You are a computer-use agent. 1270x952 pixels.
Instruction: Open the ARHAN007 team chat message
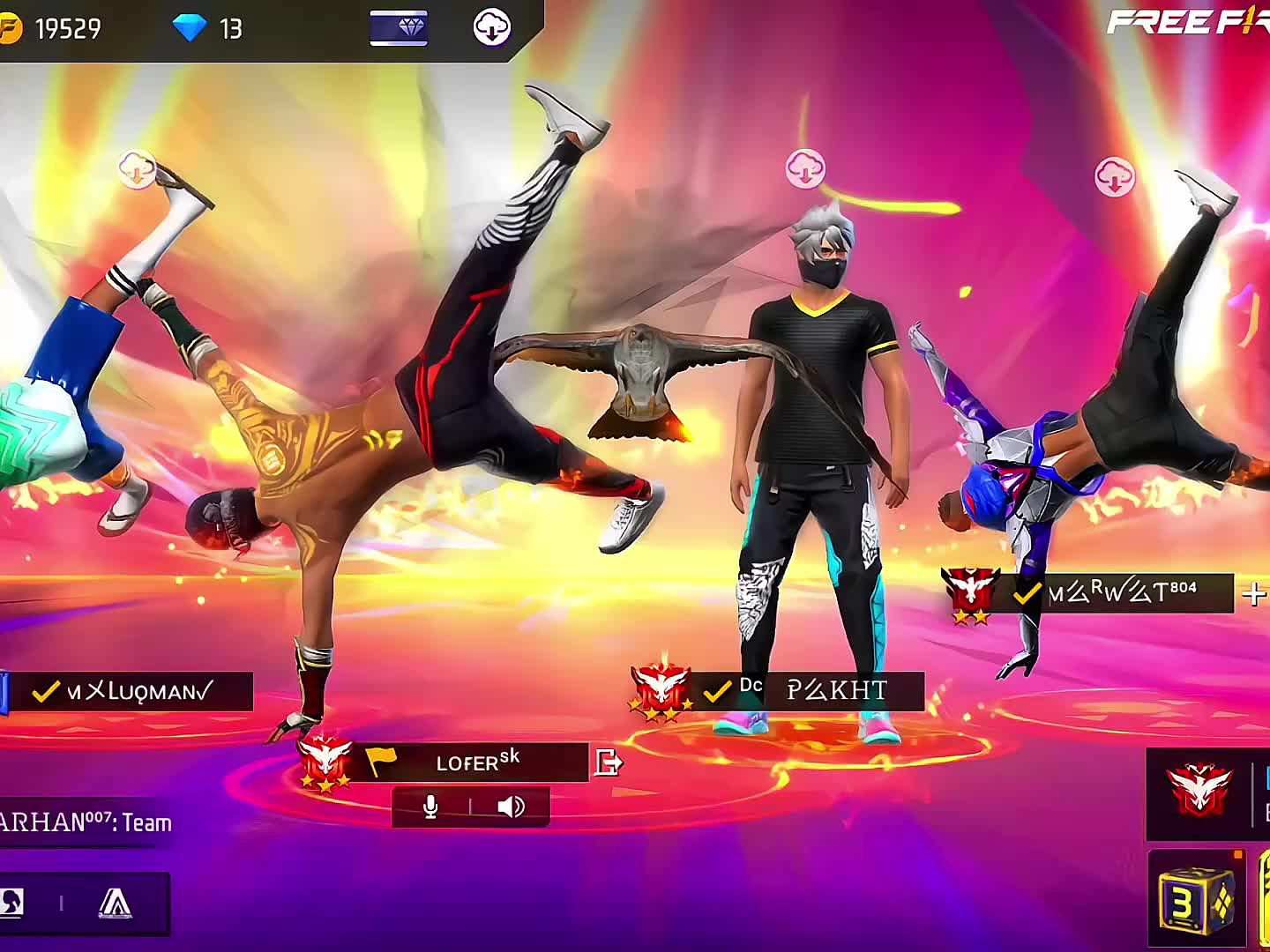pos(84,822)
